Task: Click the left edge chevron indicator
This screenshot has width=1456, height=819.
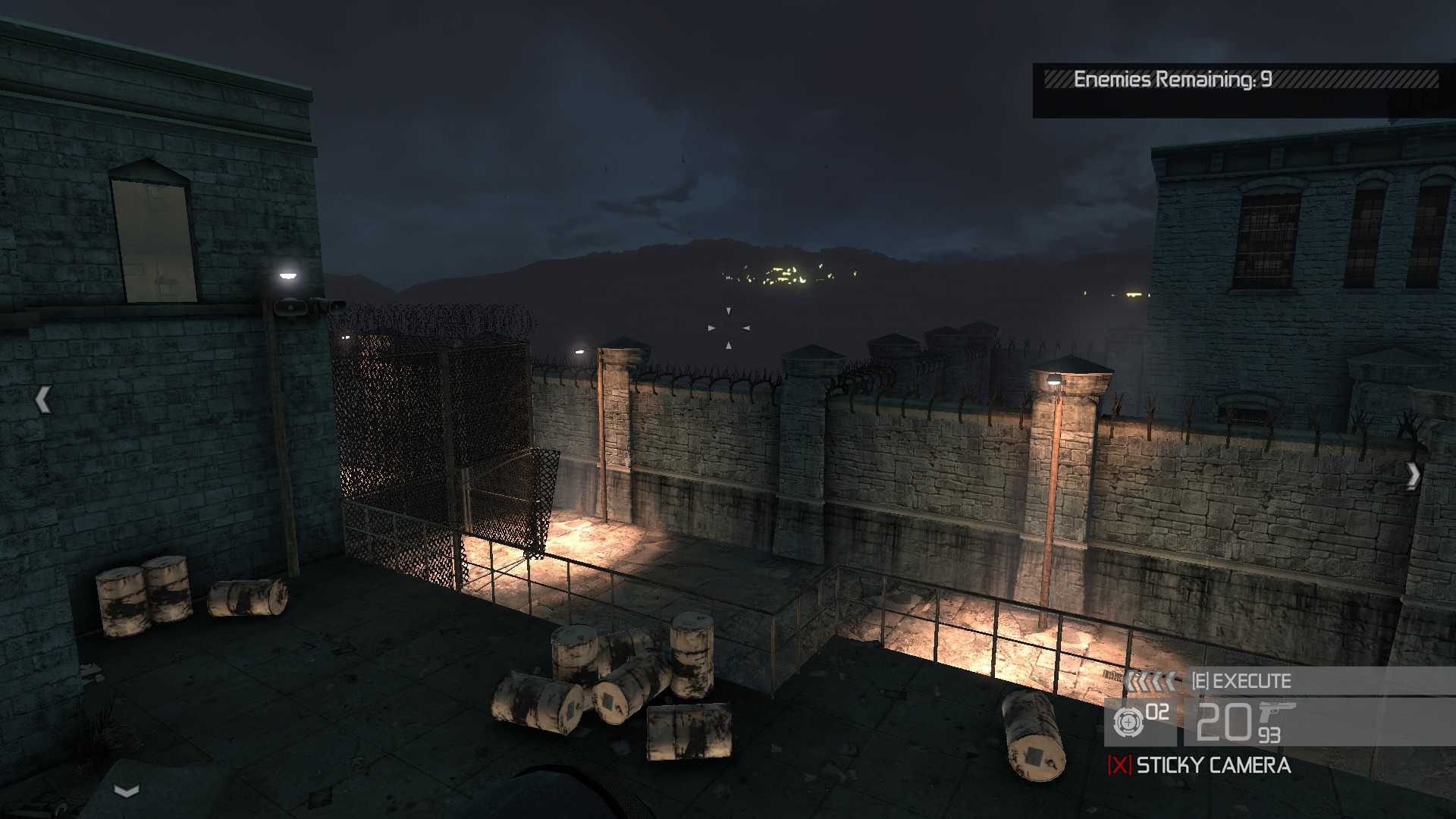Action: coord(43,400)
